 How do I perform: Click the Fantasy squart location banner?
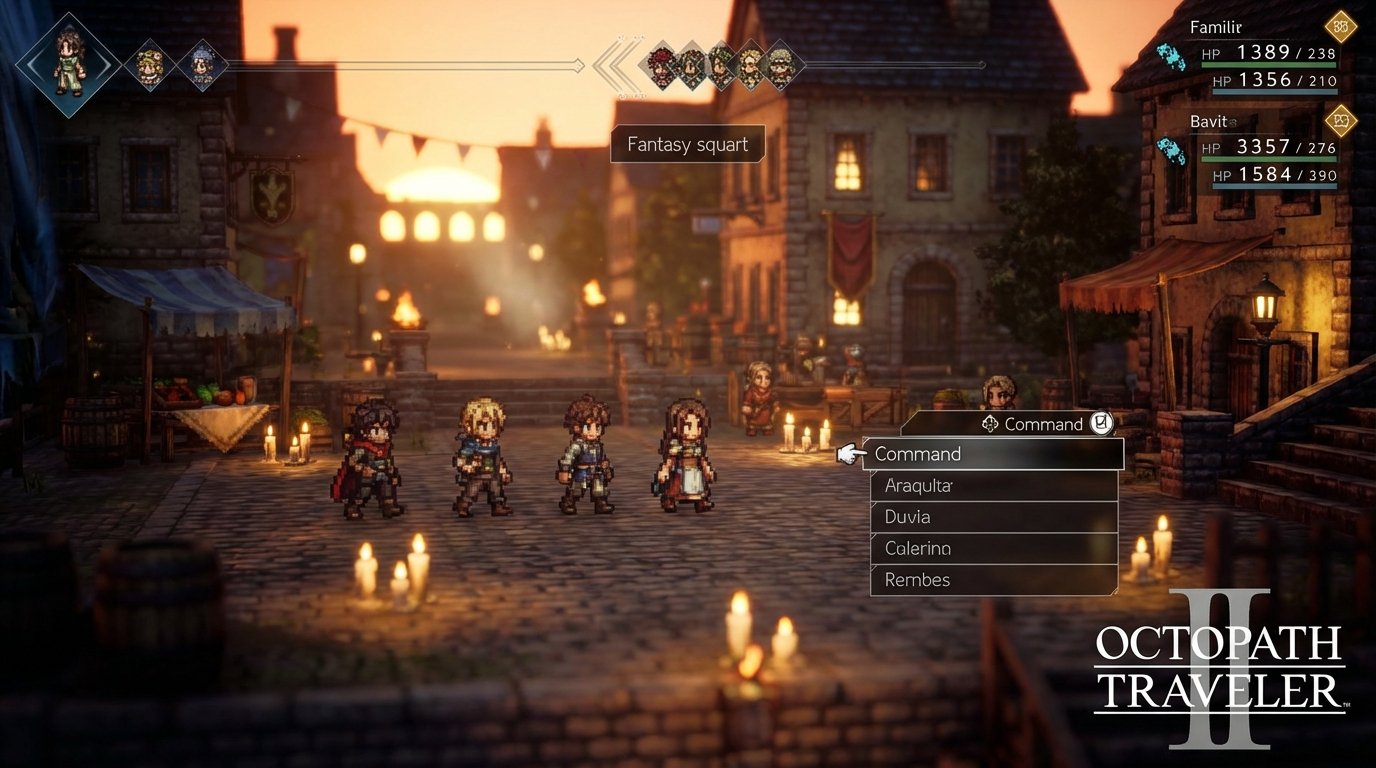tap(687, 144)
